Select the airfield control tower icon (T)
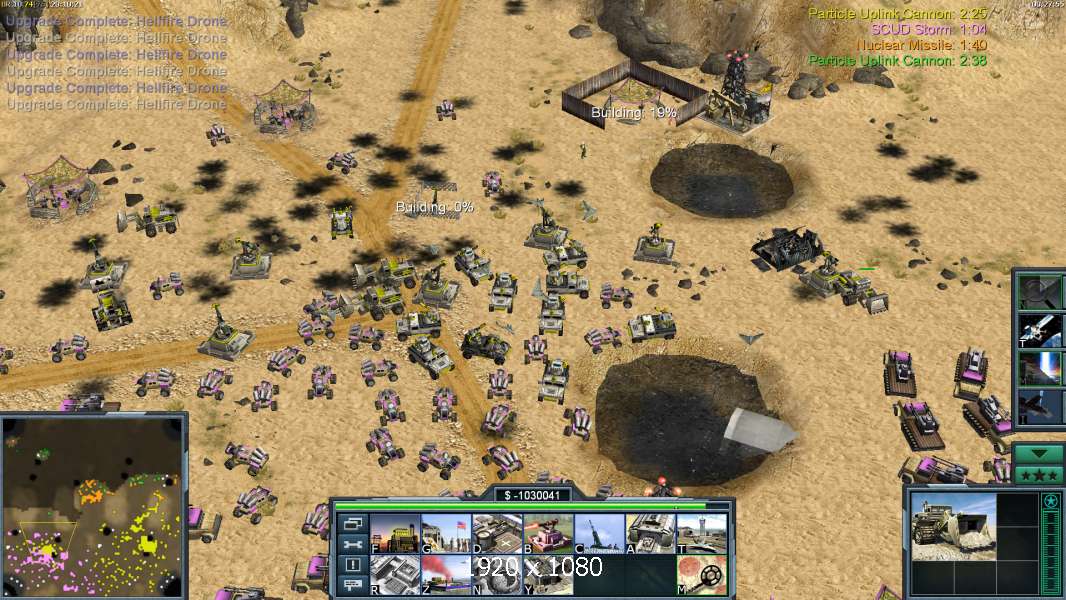This screenshot has height=600, width=1066. coord(701,534)
